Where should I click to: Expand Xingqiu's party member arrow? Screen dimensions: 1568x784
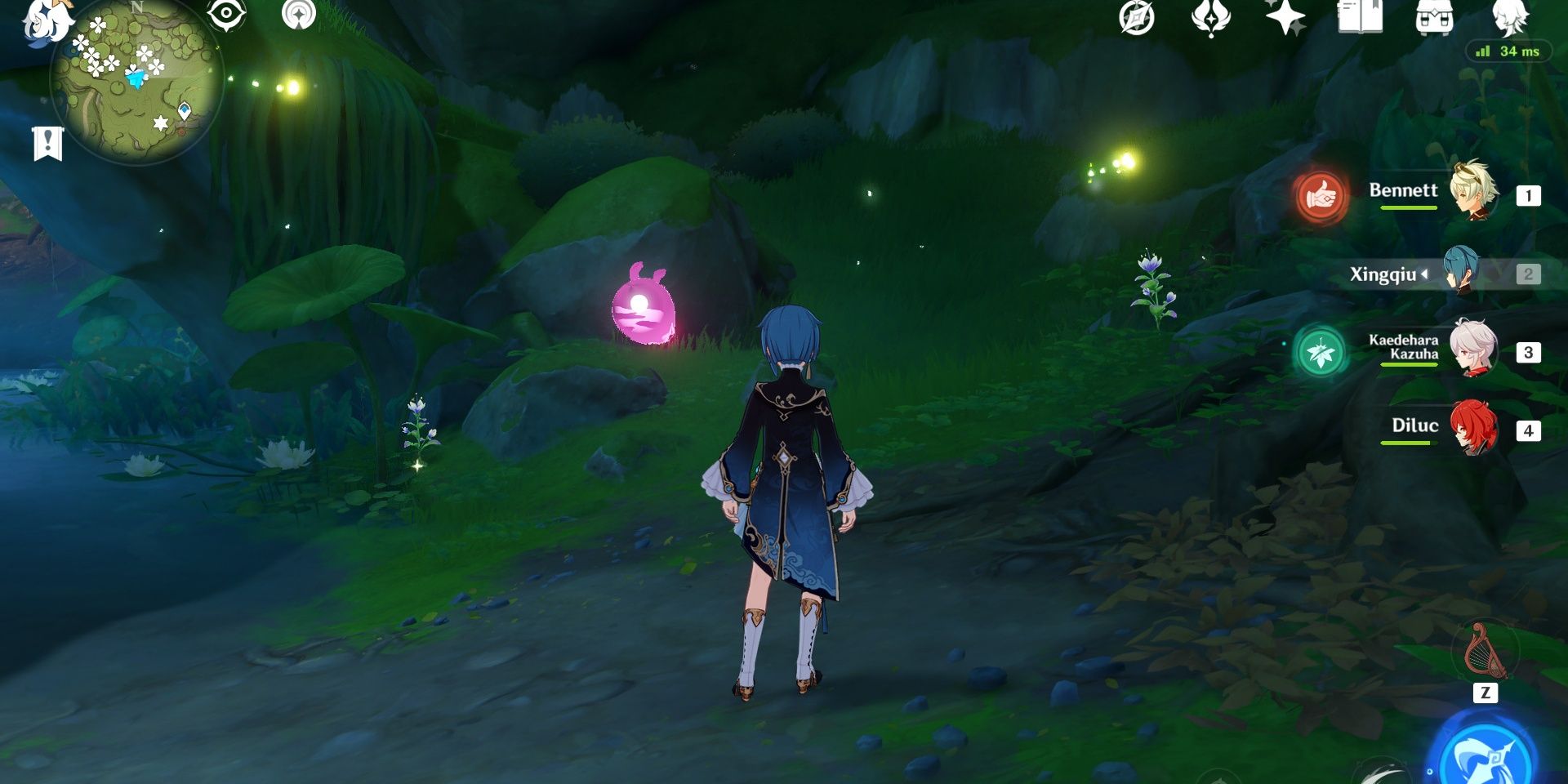(x=1427, y=274)
